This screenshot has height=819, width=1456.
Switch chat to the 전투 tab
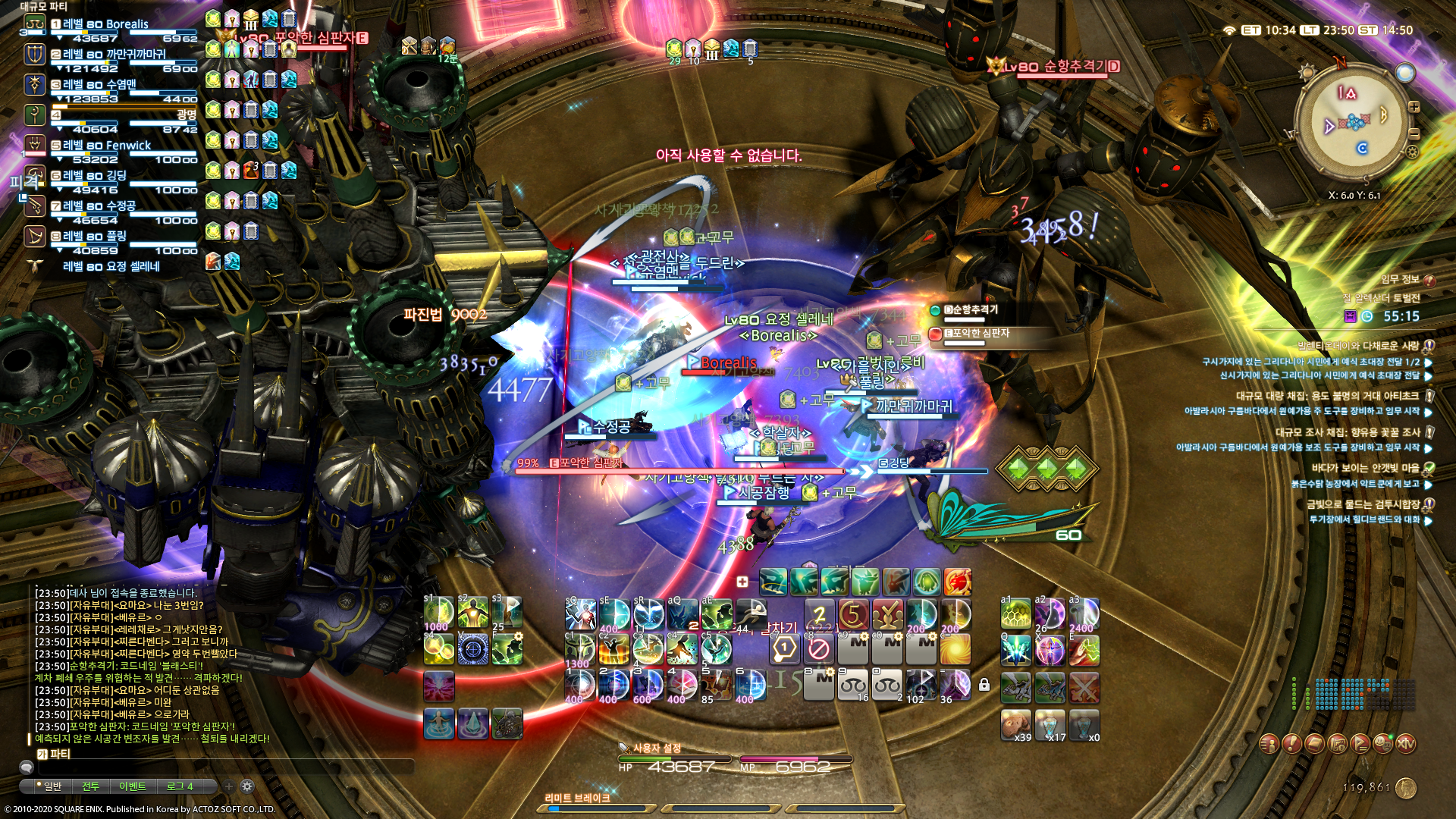(x=90, y=786)
